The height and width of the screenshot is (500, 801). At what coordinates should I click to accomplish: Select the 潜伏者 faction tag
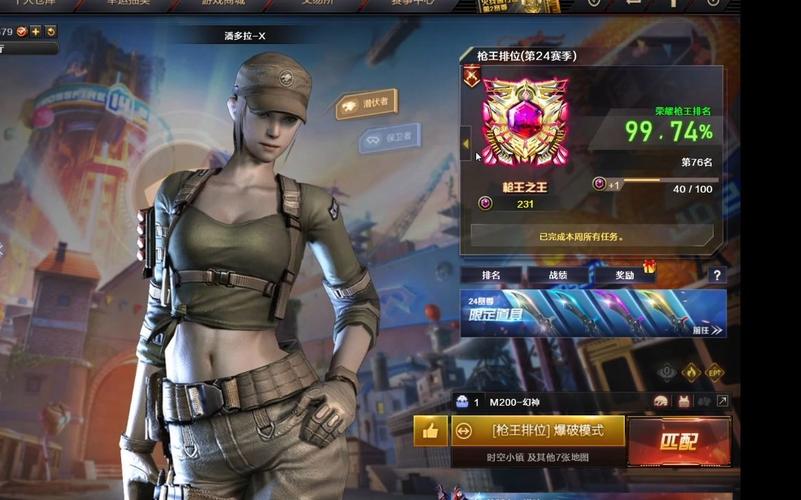(366, 103)
